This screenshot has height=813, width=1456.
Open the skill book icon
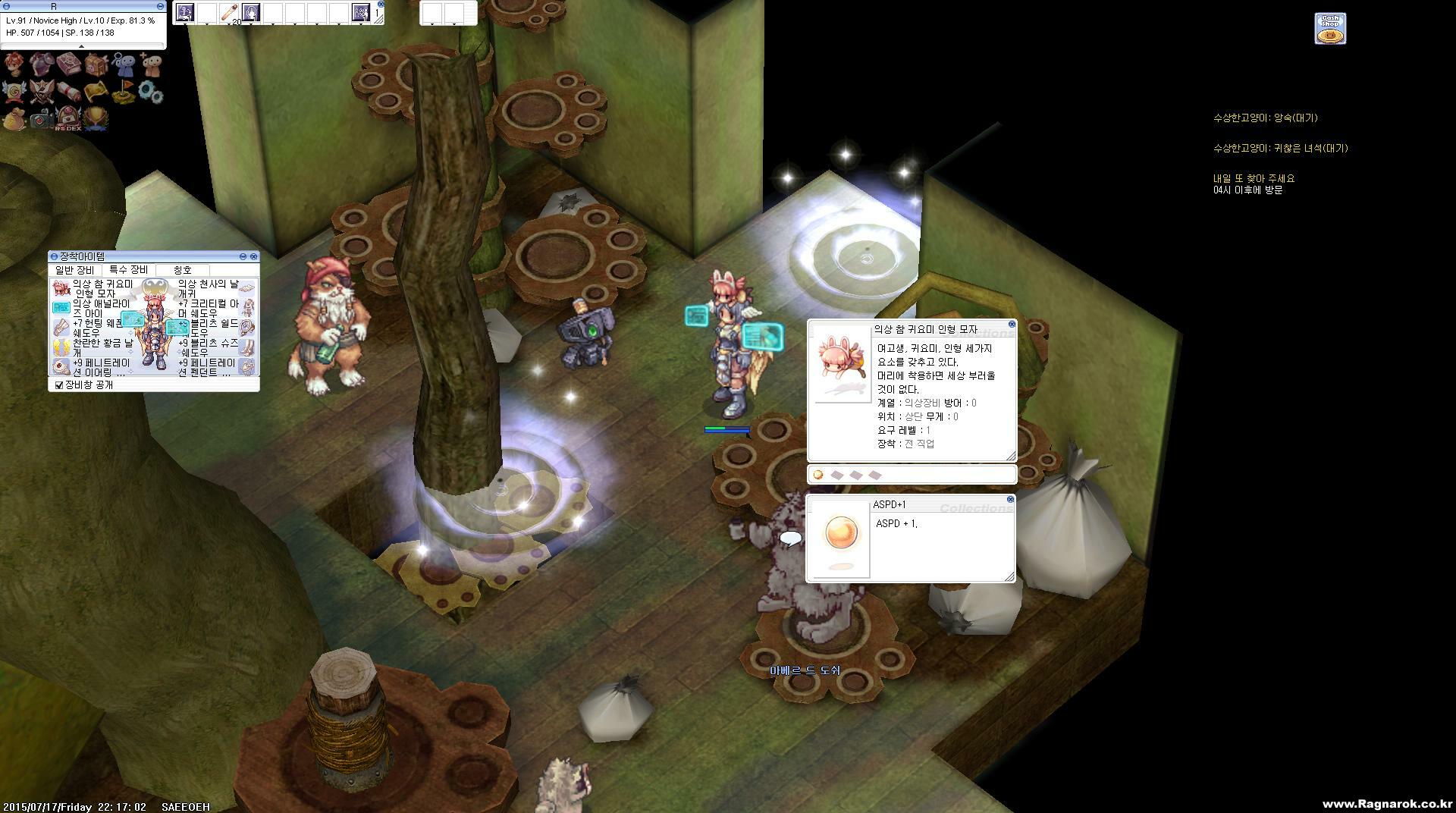[x=68, y=64]
